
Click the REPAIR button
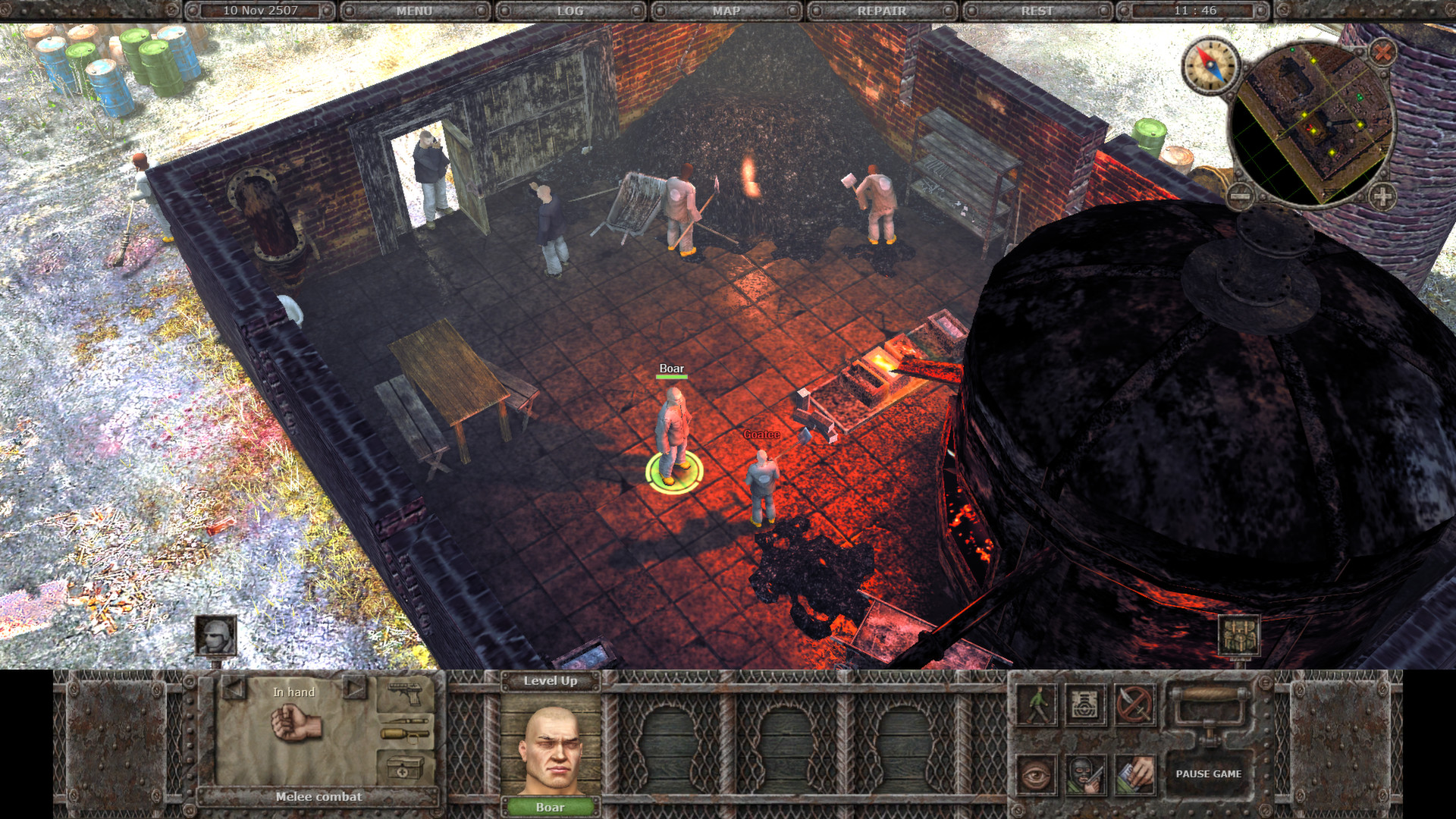(881, 11)
